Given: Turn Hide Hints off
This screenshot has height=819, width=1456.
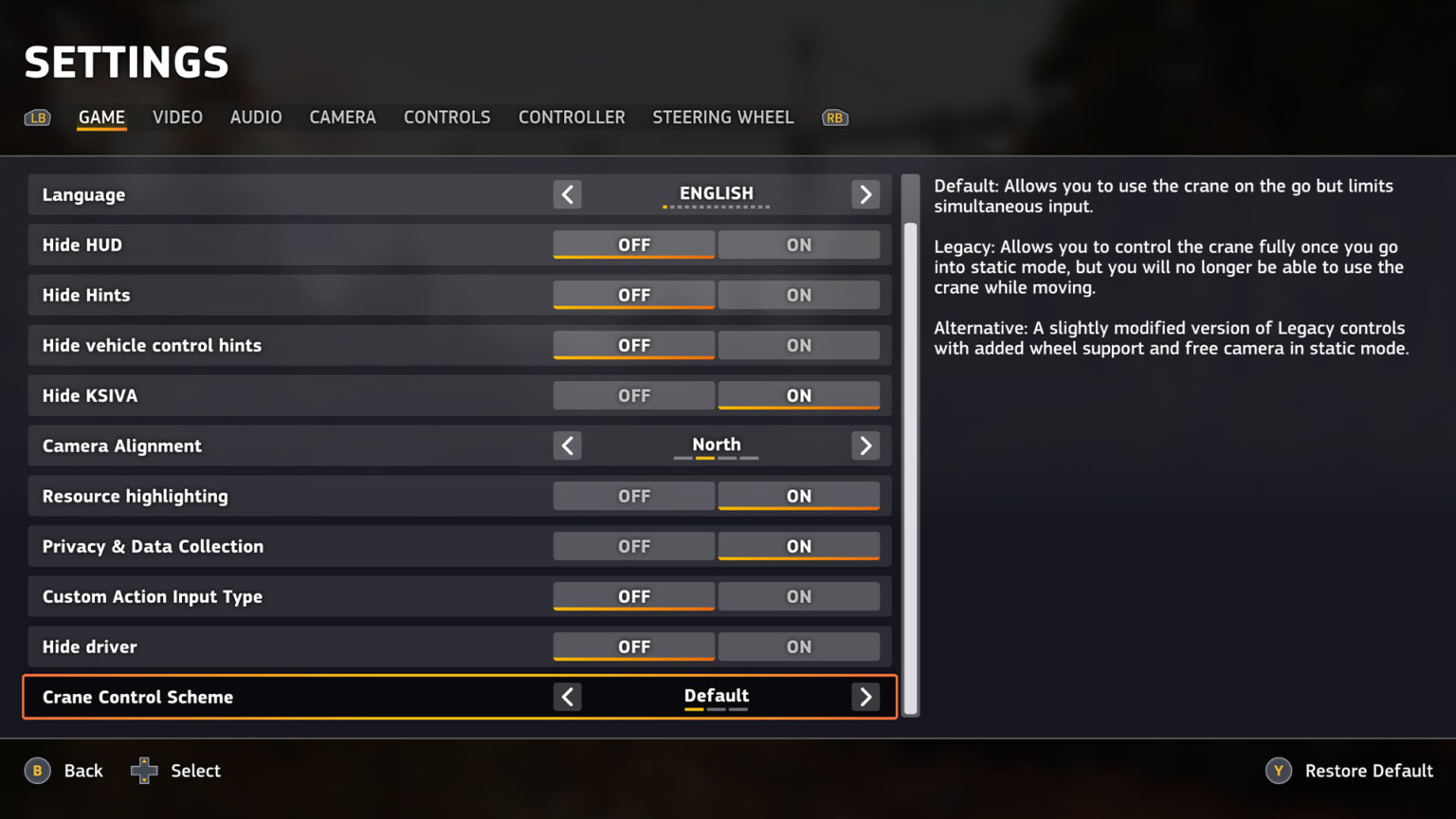Looking at the screenshot, I should click(x=633, y=295).
